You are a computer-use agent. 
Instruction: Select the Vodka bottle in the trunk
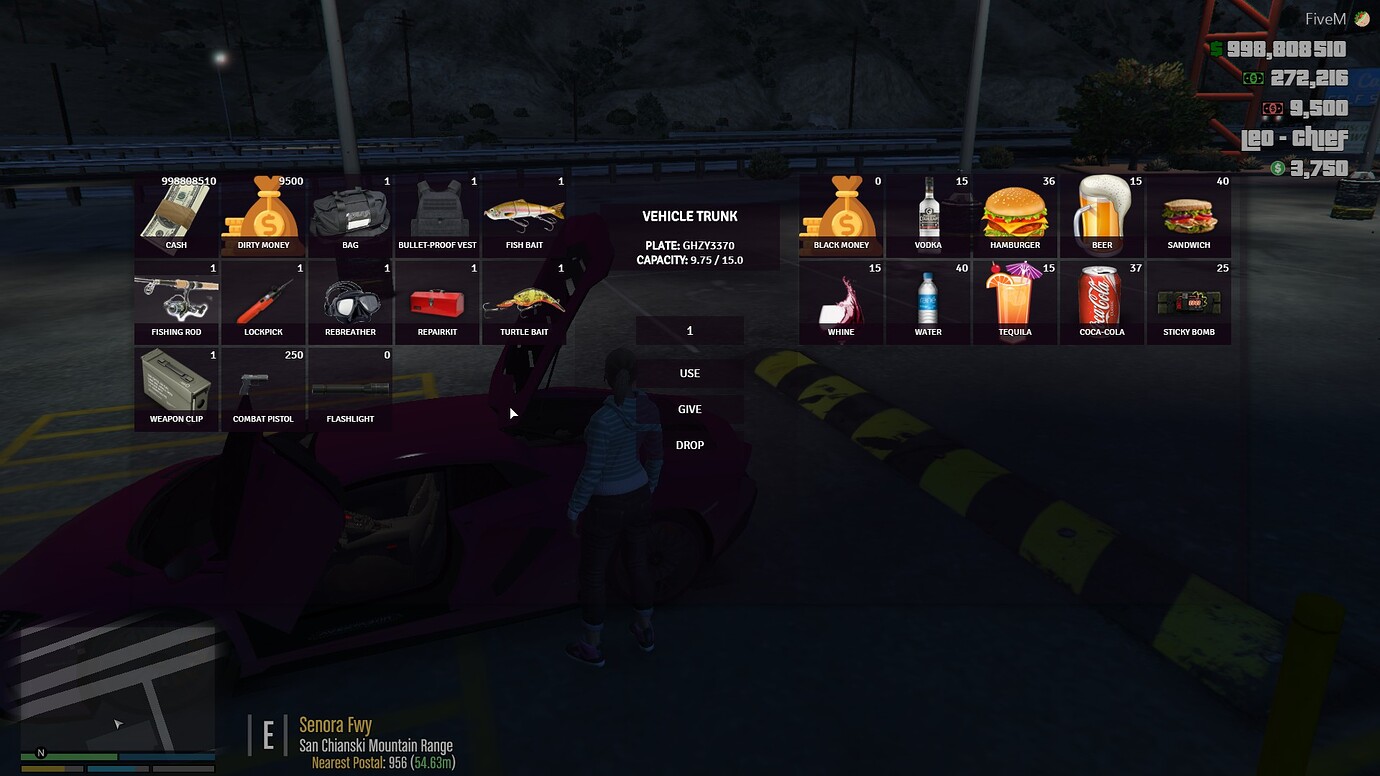click(928, 212)
